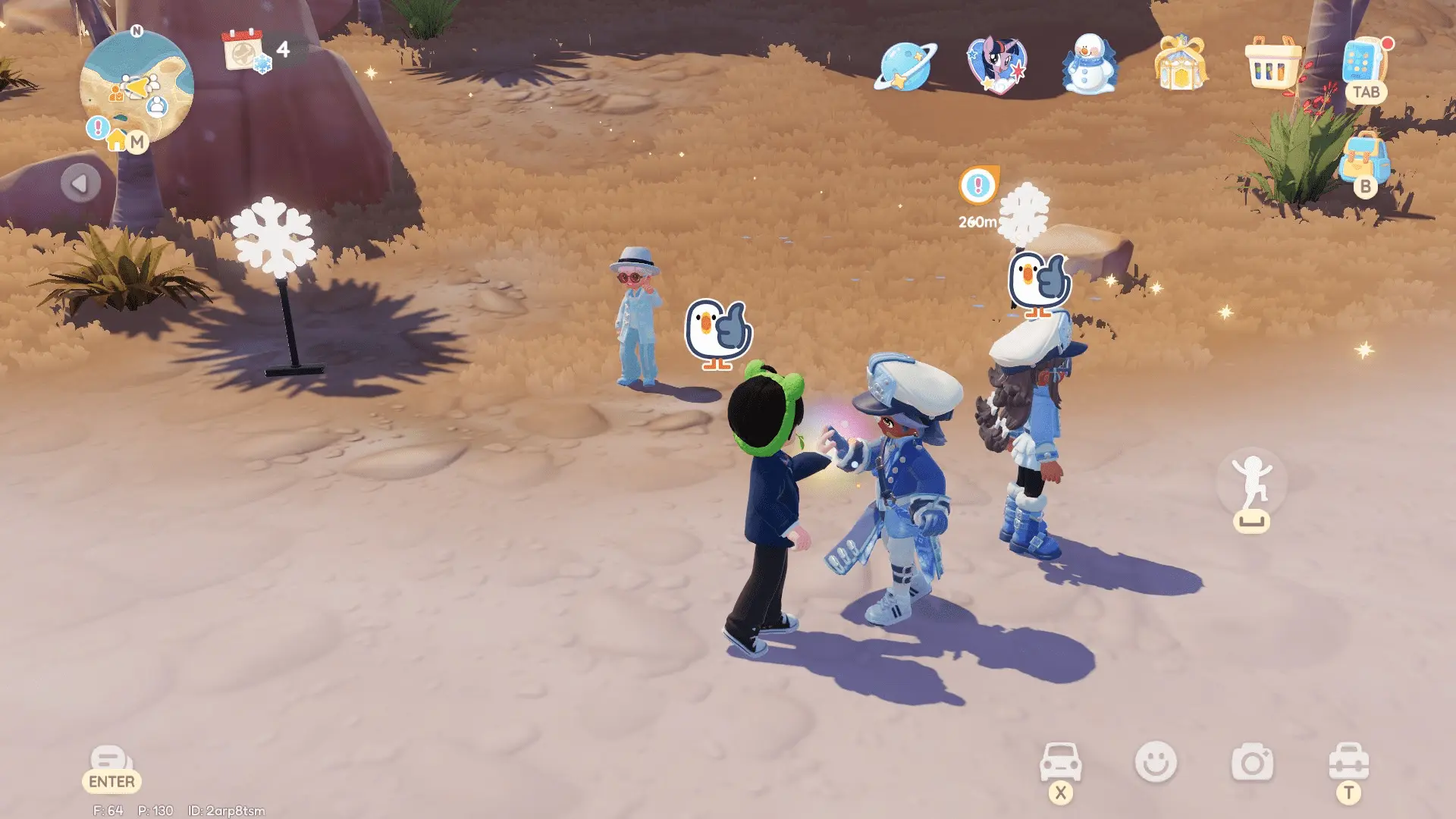Screen dimensions: 1456x819
Task: Click the exclamation marker on the minimap
Action: 96,127
